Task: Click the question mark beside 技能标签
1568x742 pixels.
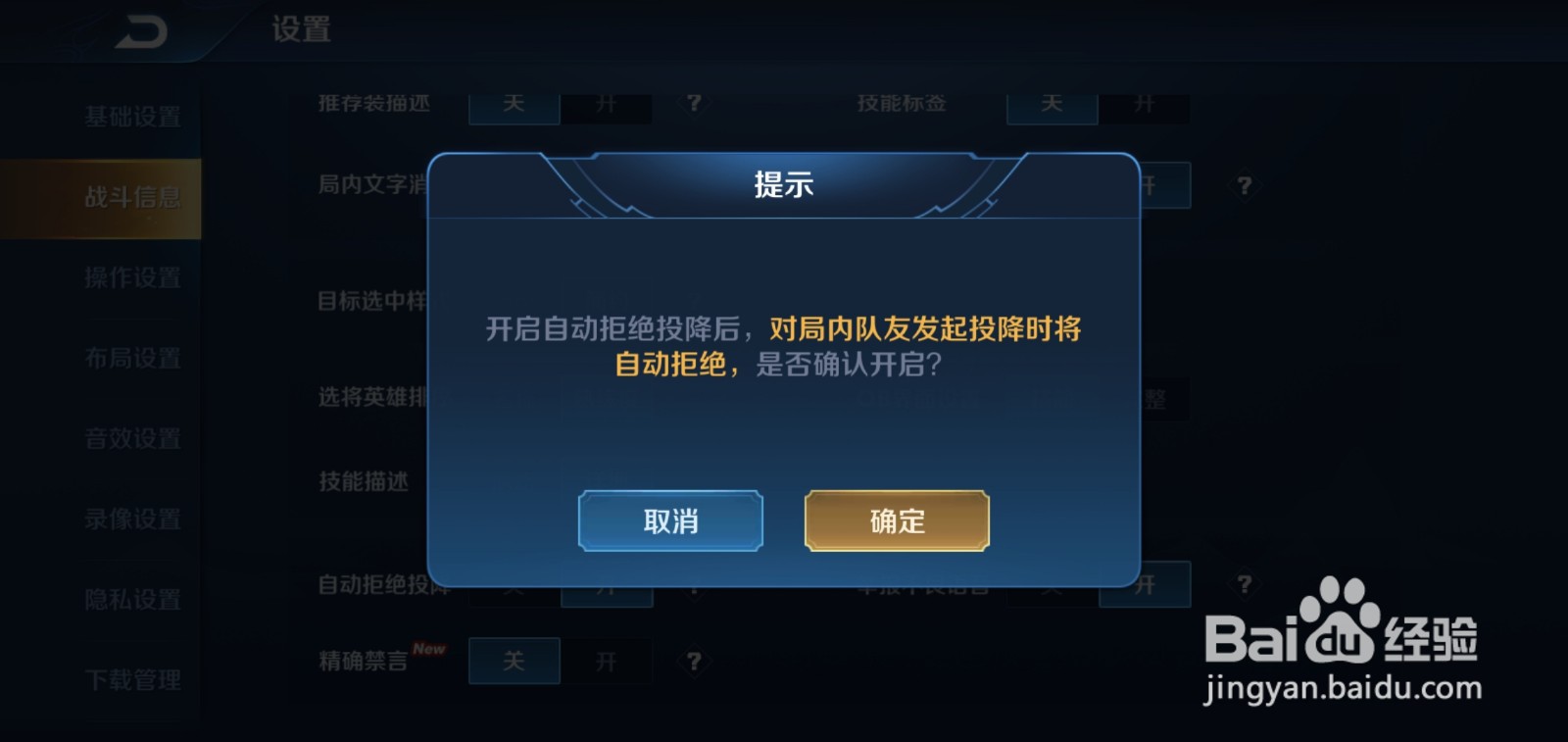Action: pos(1243,104)
